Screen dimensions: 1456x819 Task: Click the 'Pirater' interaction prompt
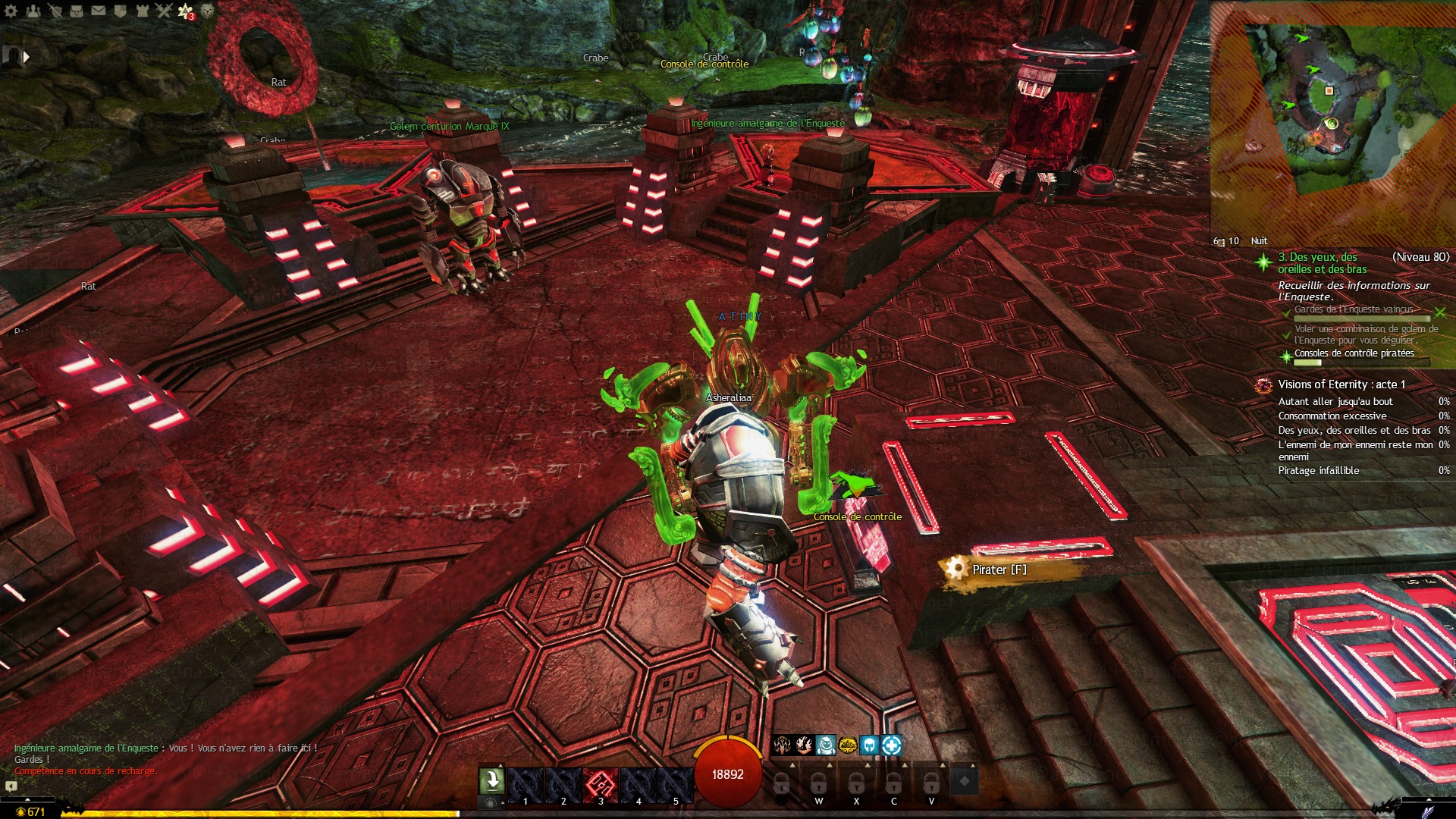tap(999, 570)
